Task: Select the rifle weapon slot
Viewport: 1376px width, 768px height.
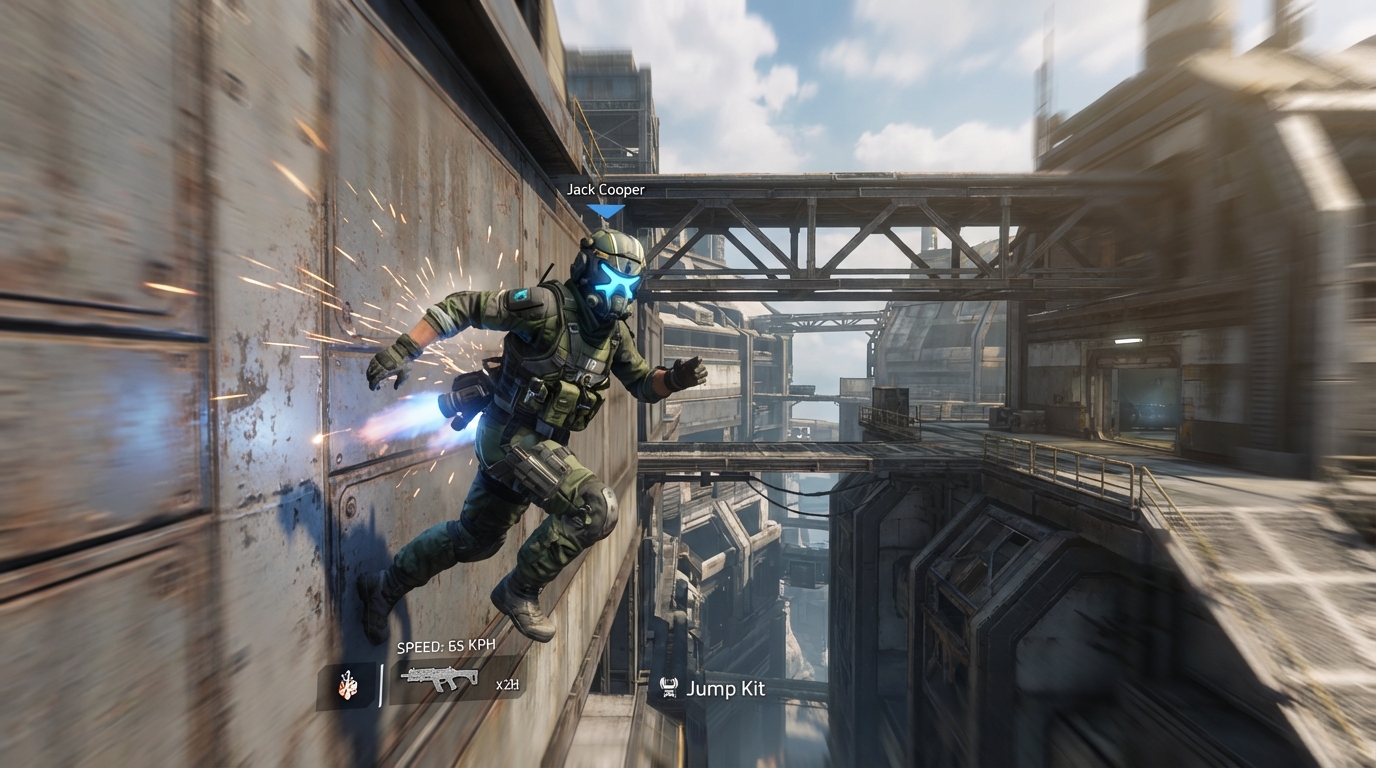Action: (440, 677)
